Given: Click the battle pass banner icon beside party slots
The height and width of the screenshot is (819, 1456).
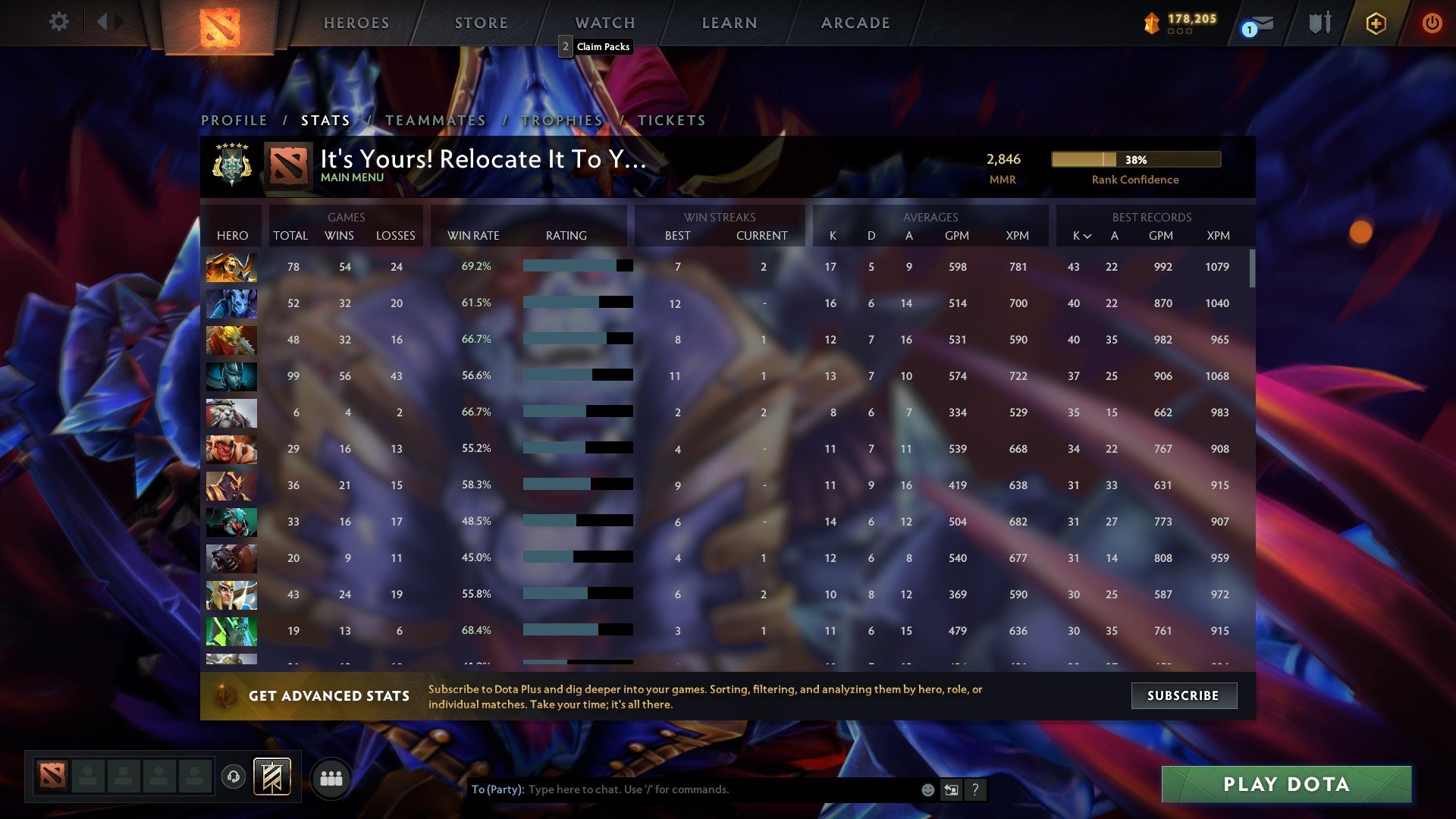Looking at the screenshot, I should (273, 777).
